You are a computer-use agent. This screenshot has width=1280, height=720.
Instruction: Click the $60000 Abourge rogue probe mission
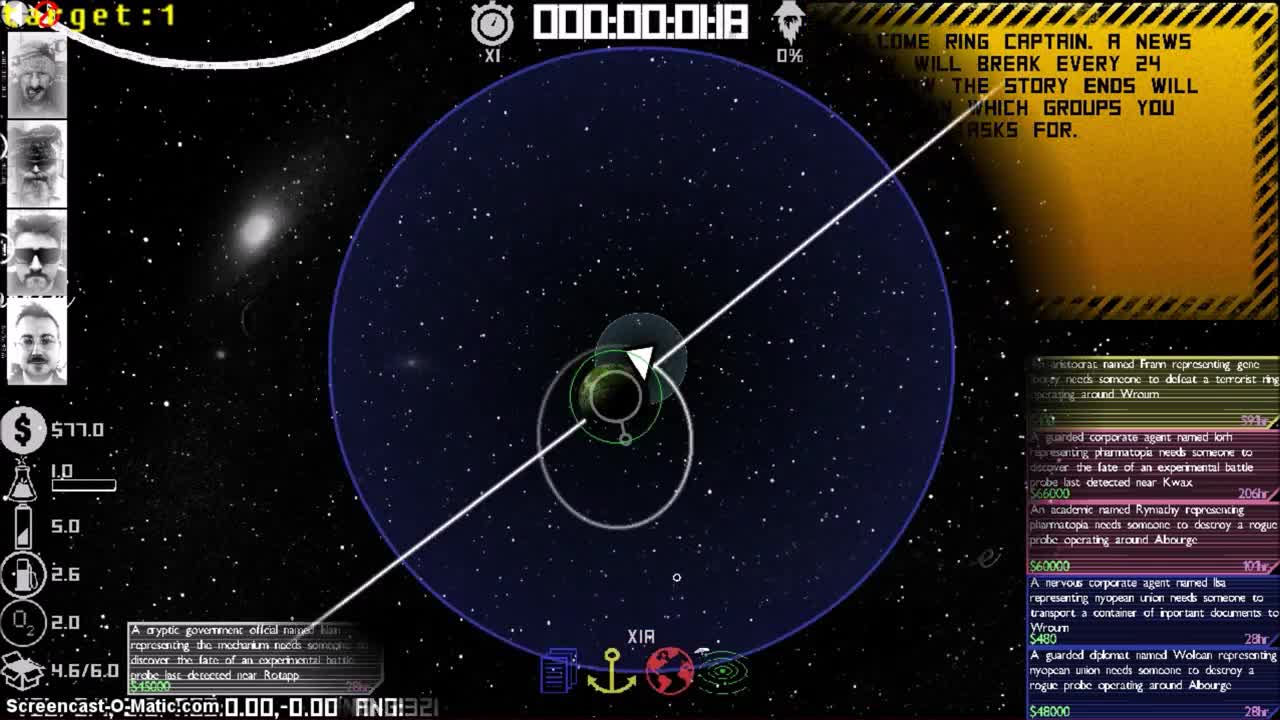(x=1150, y=540)
